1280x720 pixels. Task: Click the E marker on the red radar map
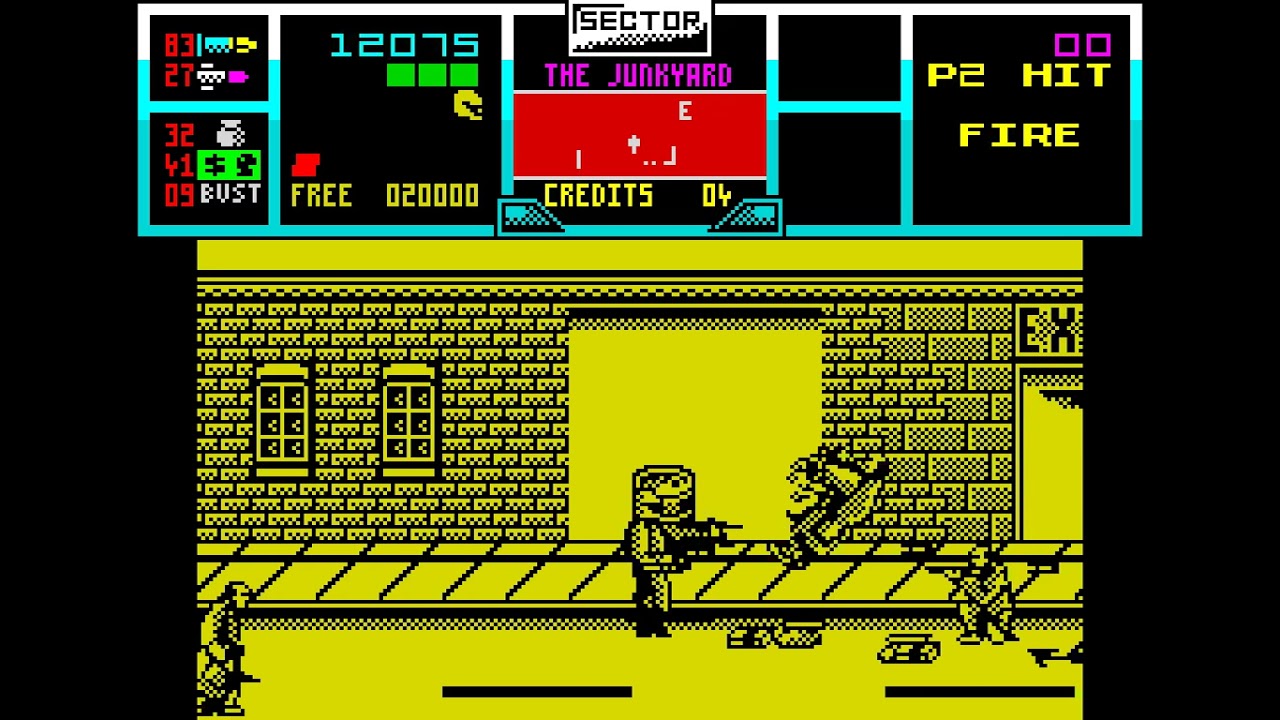click(684, 112)
